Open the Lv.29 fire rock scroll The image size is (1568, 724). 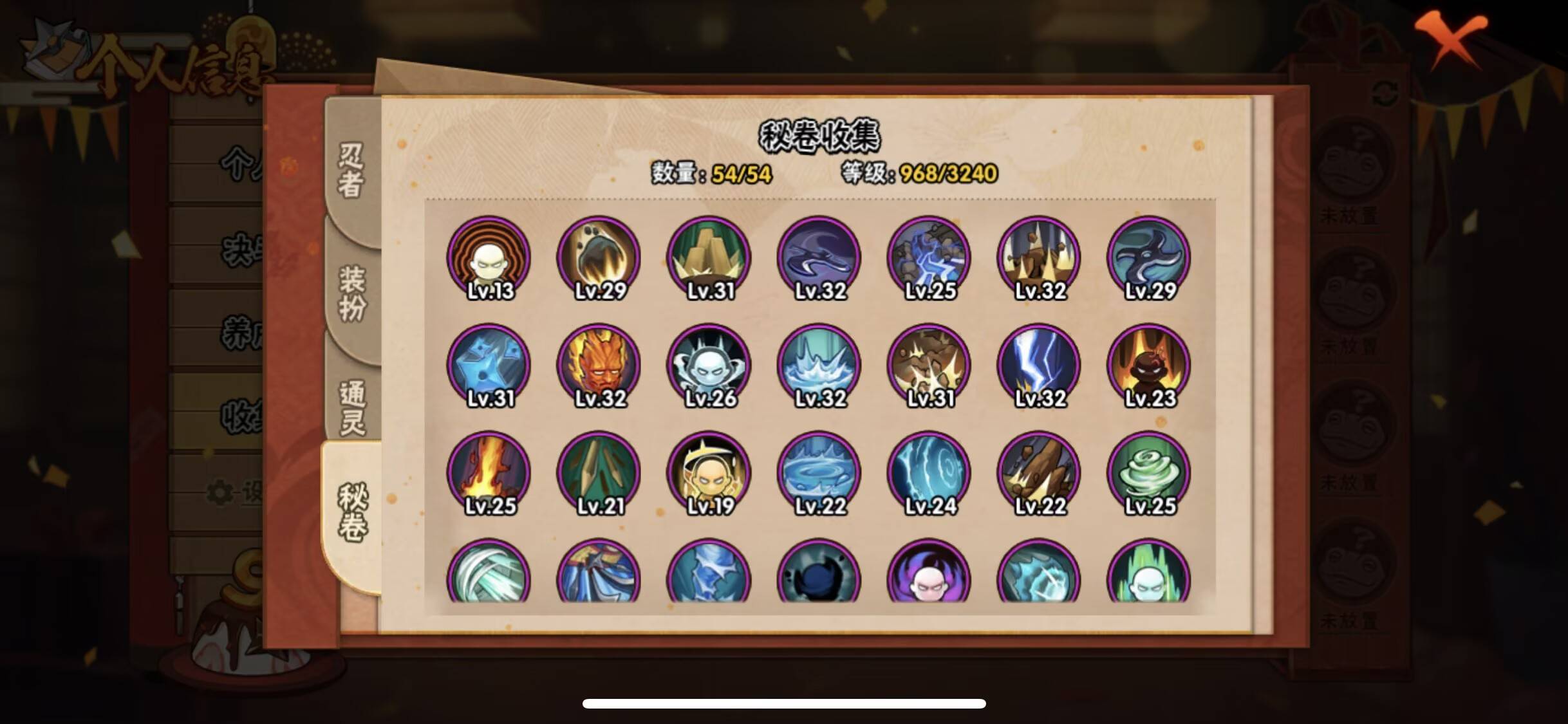click(x=599, y=256)
